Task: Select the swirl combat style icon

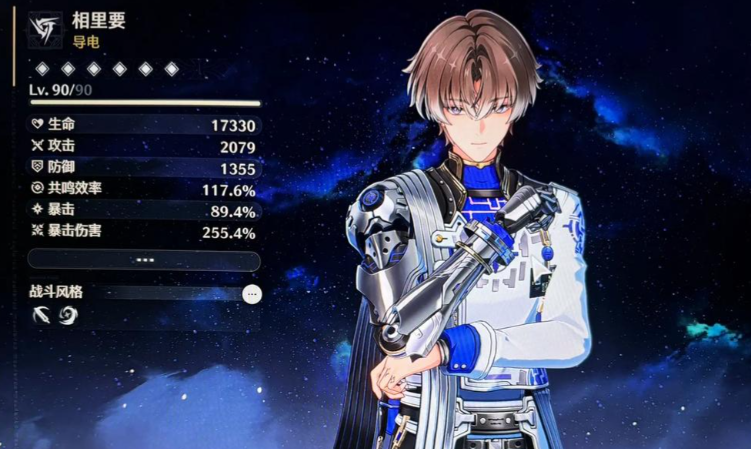Action: click(68, 316)
